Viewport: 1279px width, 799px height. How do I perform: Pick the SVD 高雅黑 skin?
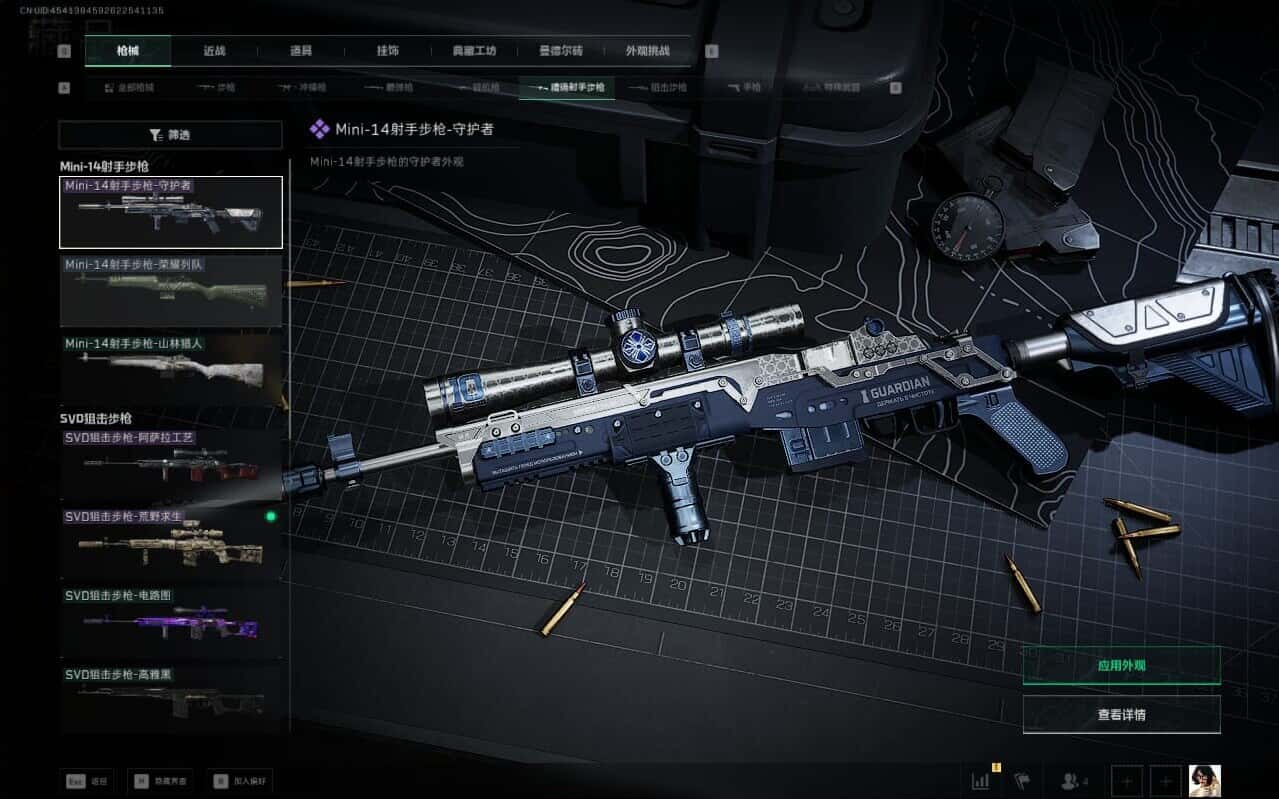click(x=171, y=700)
